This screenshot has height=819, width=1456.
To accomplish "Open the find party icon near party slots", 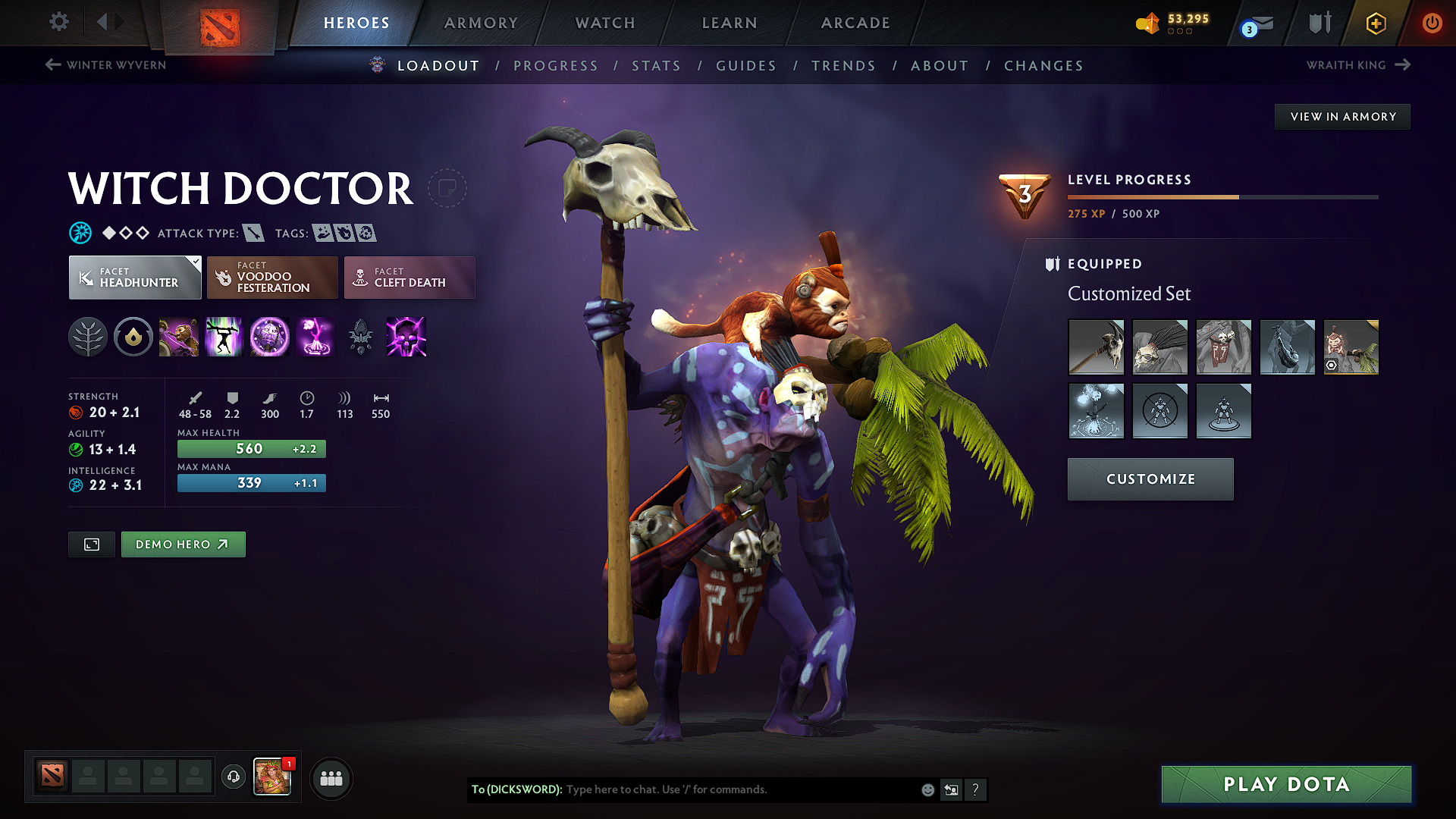I will coord(331,778).
